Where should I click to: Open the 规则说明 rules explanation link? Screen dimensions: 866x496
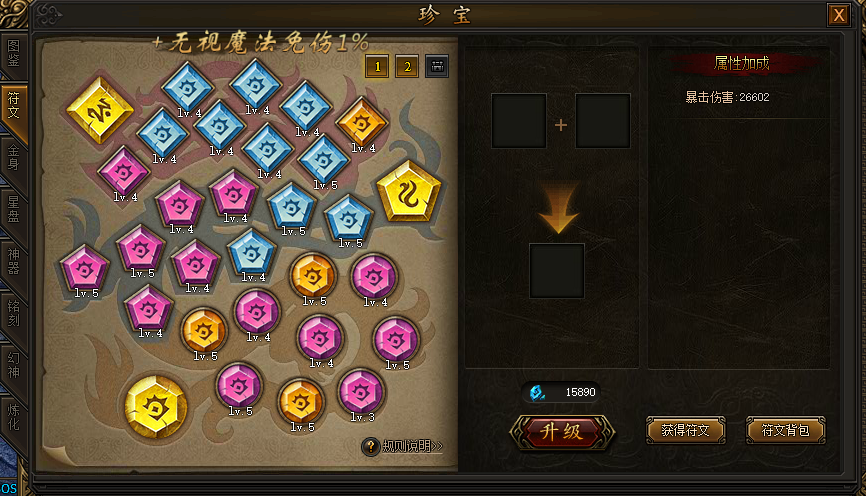click(403, 446)
